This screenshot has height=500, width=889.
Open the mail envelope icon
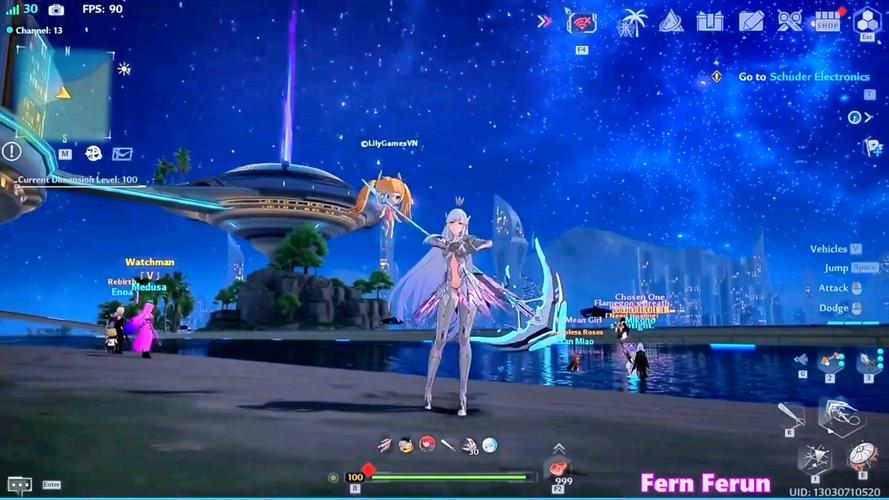(x=122, y=154)
